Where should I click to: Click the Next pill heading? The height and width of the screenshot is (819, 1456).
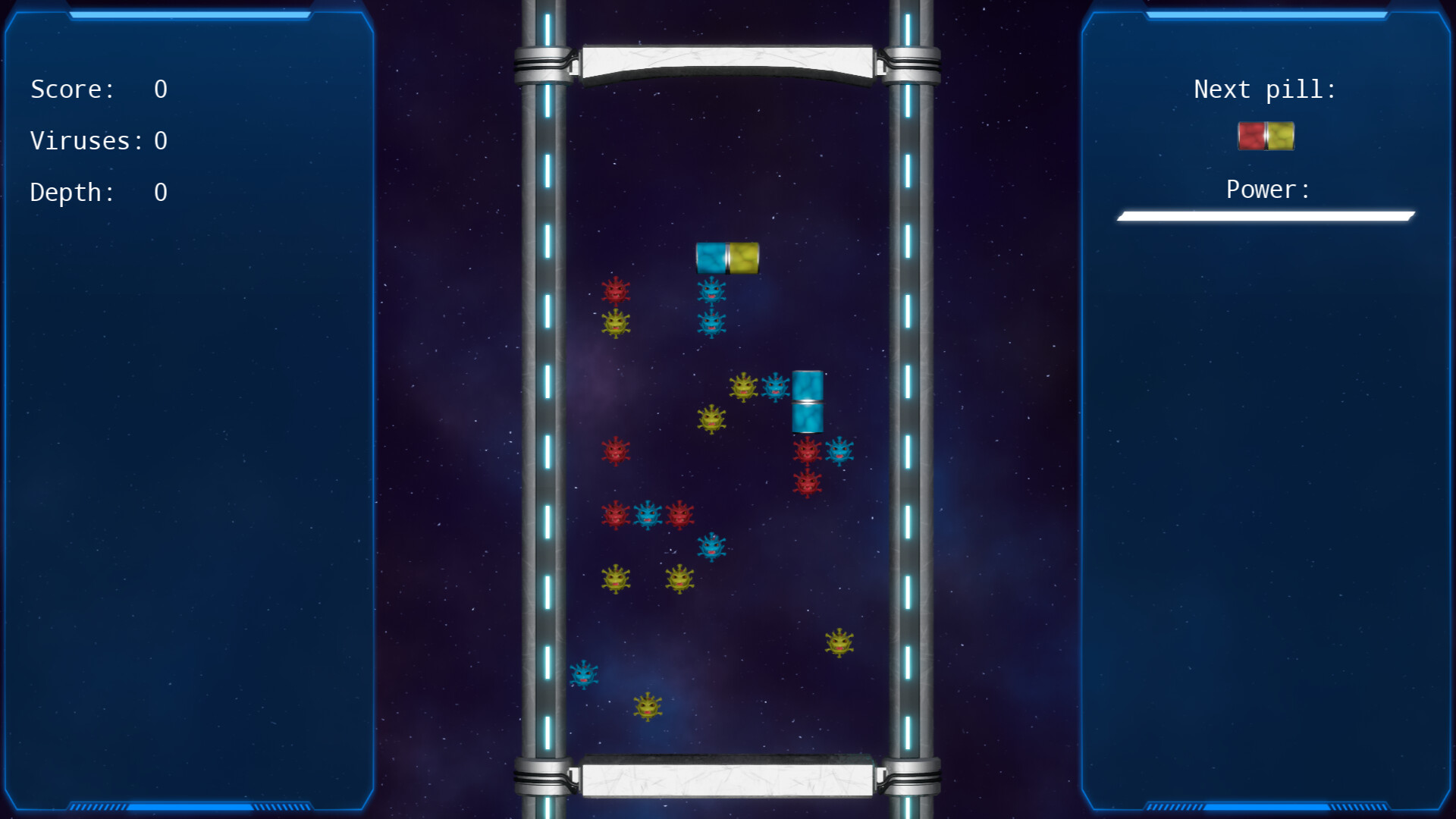click(x=1265, y=89)
